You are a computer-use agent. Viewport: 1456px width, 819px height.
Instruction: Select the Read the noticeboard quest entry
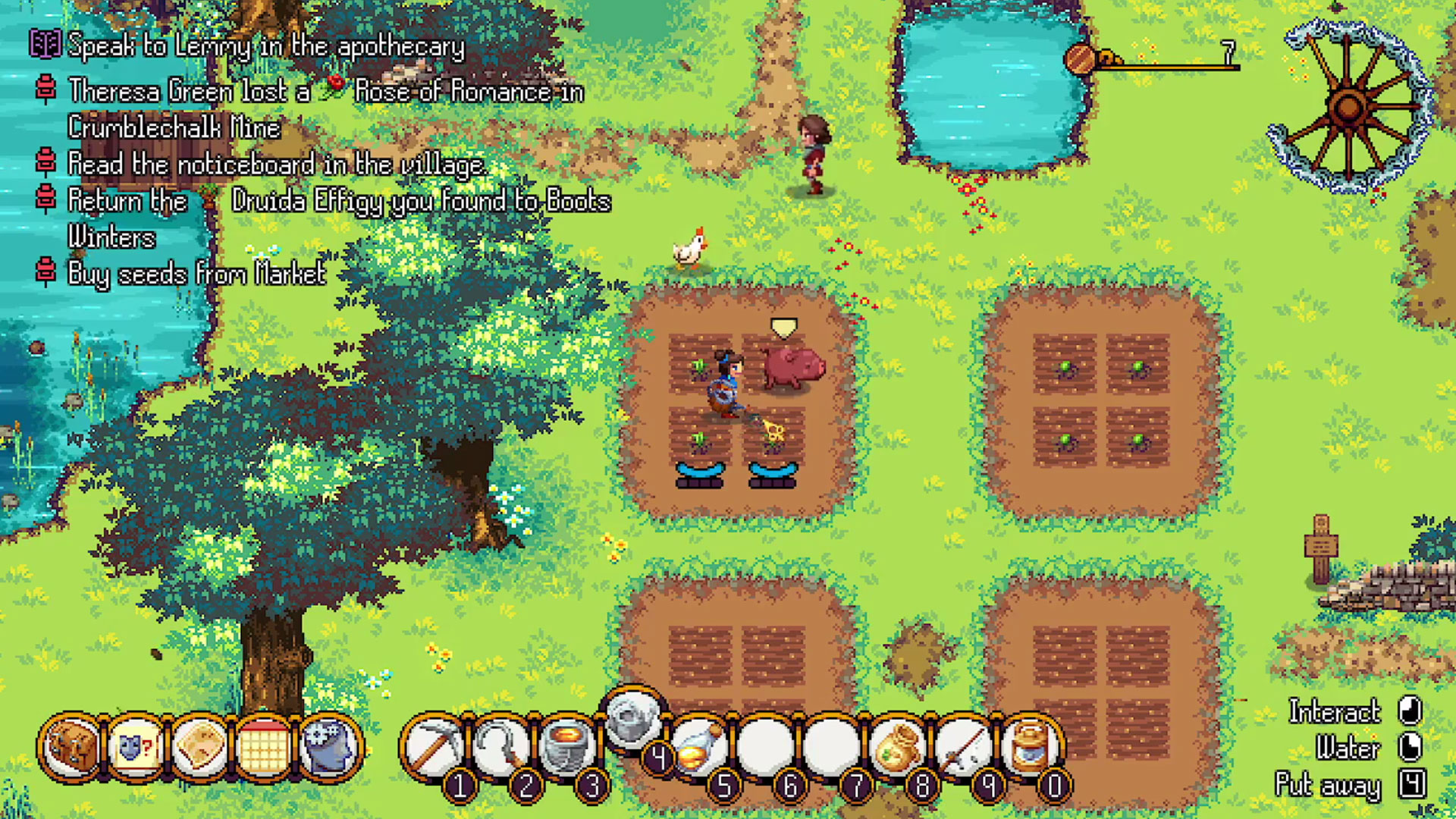point(276,165)
